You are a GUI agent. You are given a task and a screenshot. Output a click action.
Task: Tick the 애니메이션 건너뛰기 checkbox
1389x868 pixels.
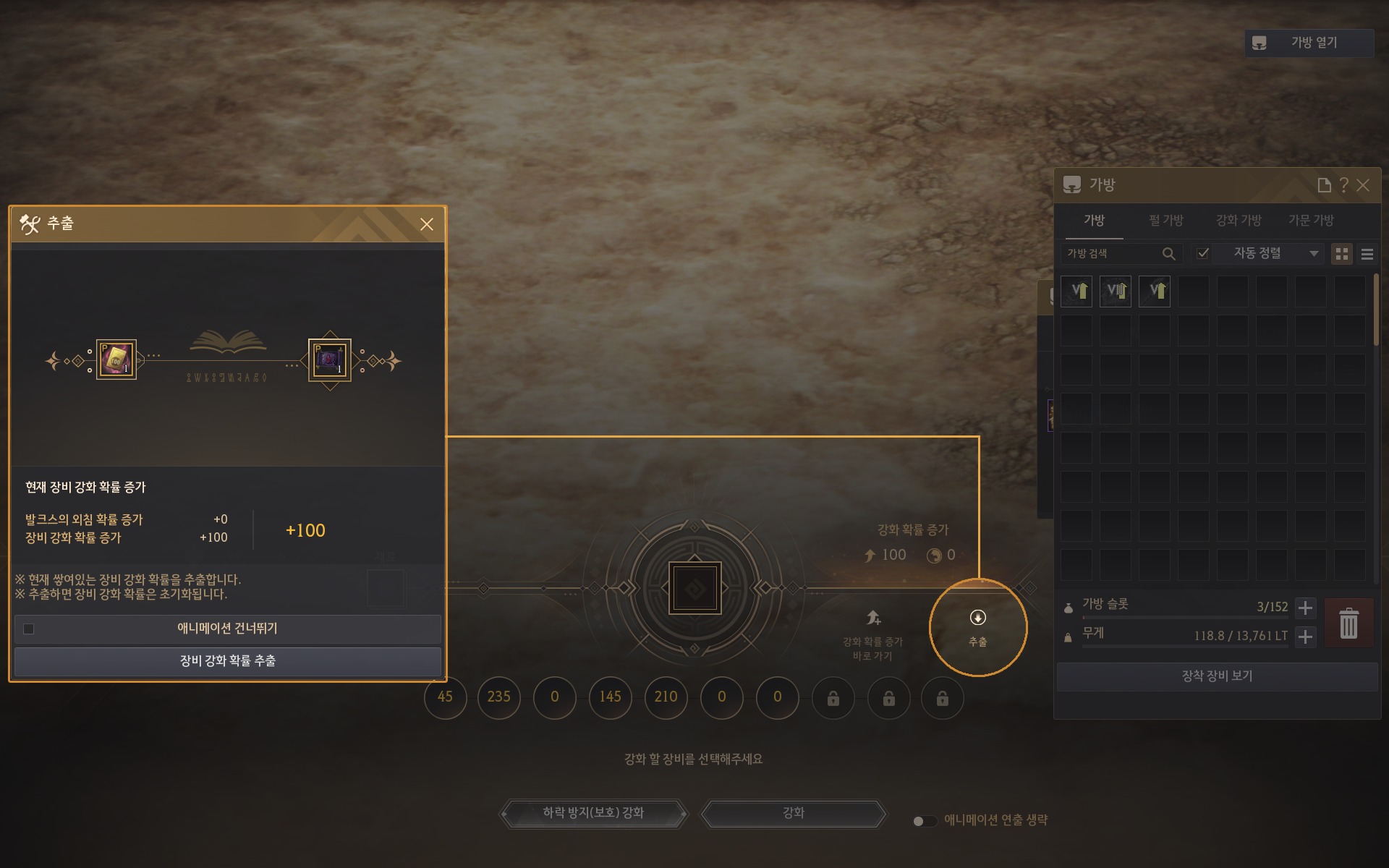(29, 629)
